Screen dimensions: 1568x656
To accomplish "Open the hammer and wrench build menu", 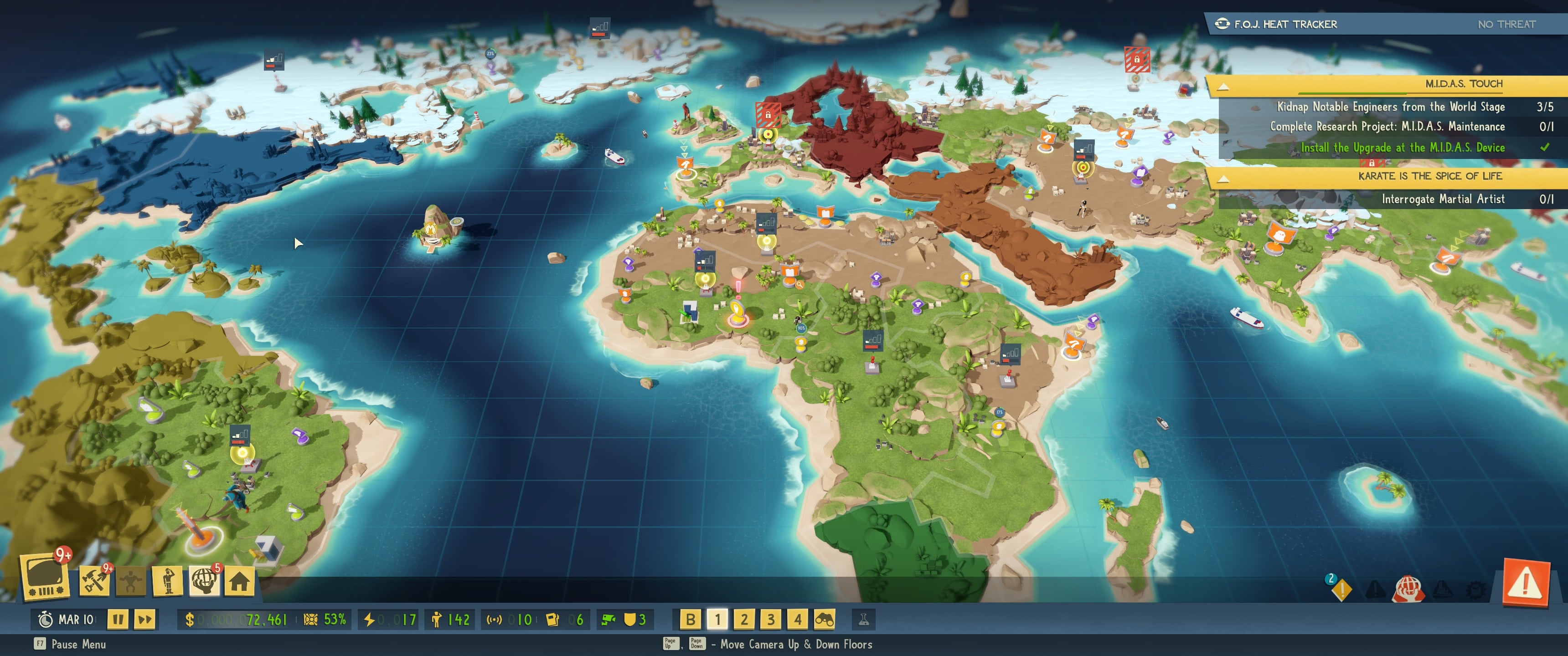I will pos(94,580).
